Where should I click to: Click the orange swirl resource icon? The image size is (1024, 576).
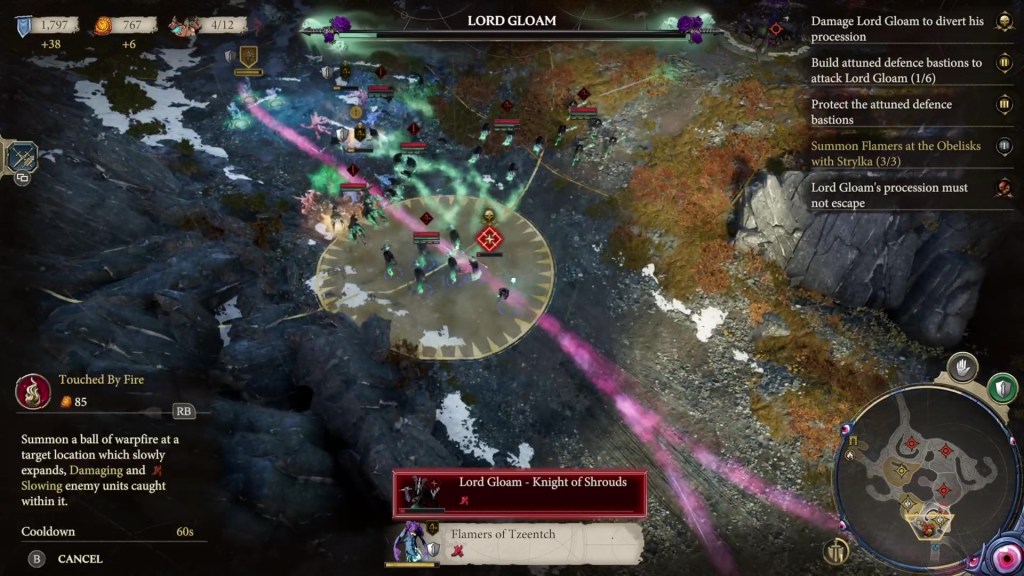click(104, 26)
